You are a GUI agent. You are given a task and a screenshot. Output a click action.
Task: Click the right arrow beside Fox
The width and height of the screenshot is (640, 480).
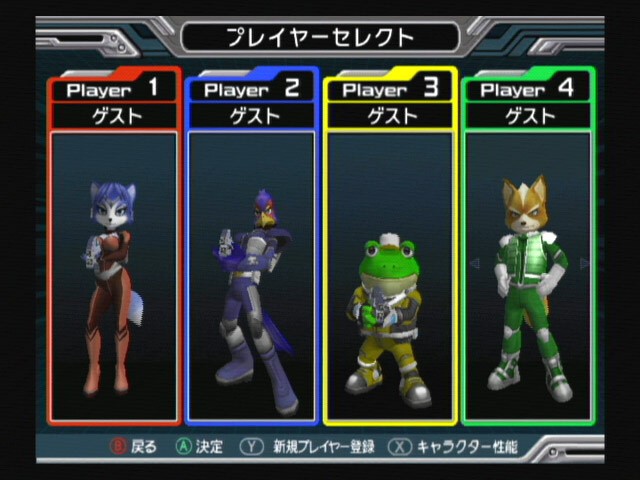pyautogui.click(x=585, y=264)
